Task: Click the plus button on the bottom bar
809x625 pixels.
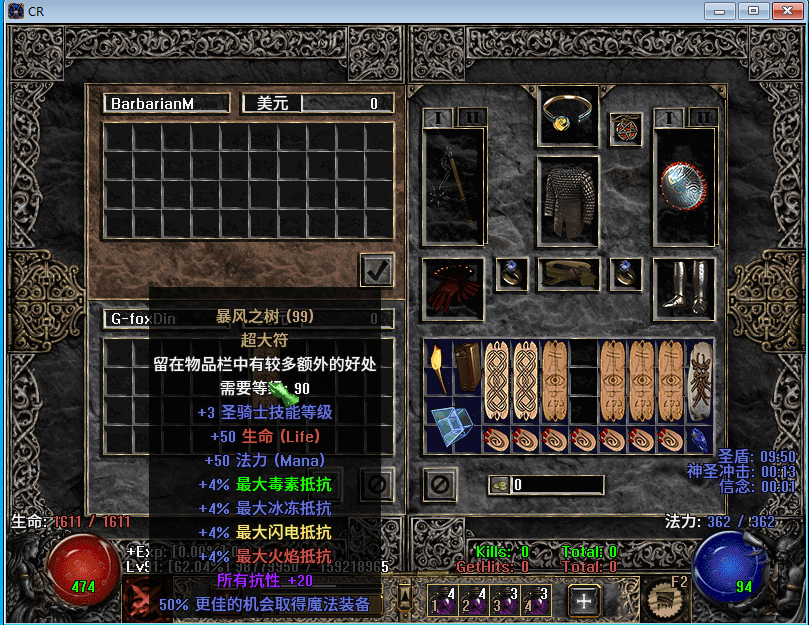Action: 584,600
